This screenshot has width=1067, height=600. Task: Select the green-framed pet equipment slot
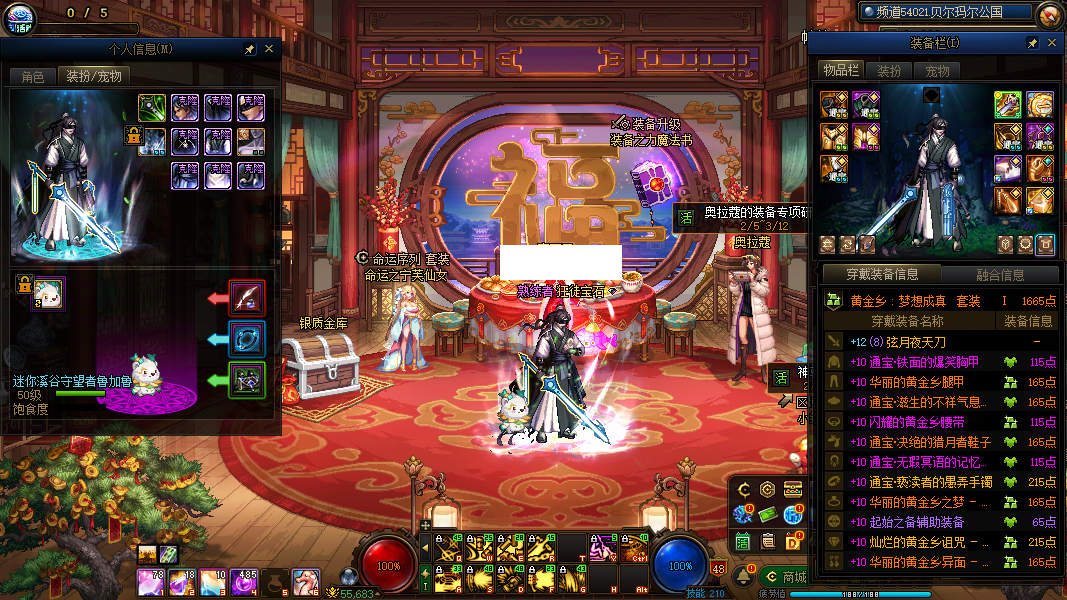[x=247, y=380]
